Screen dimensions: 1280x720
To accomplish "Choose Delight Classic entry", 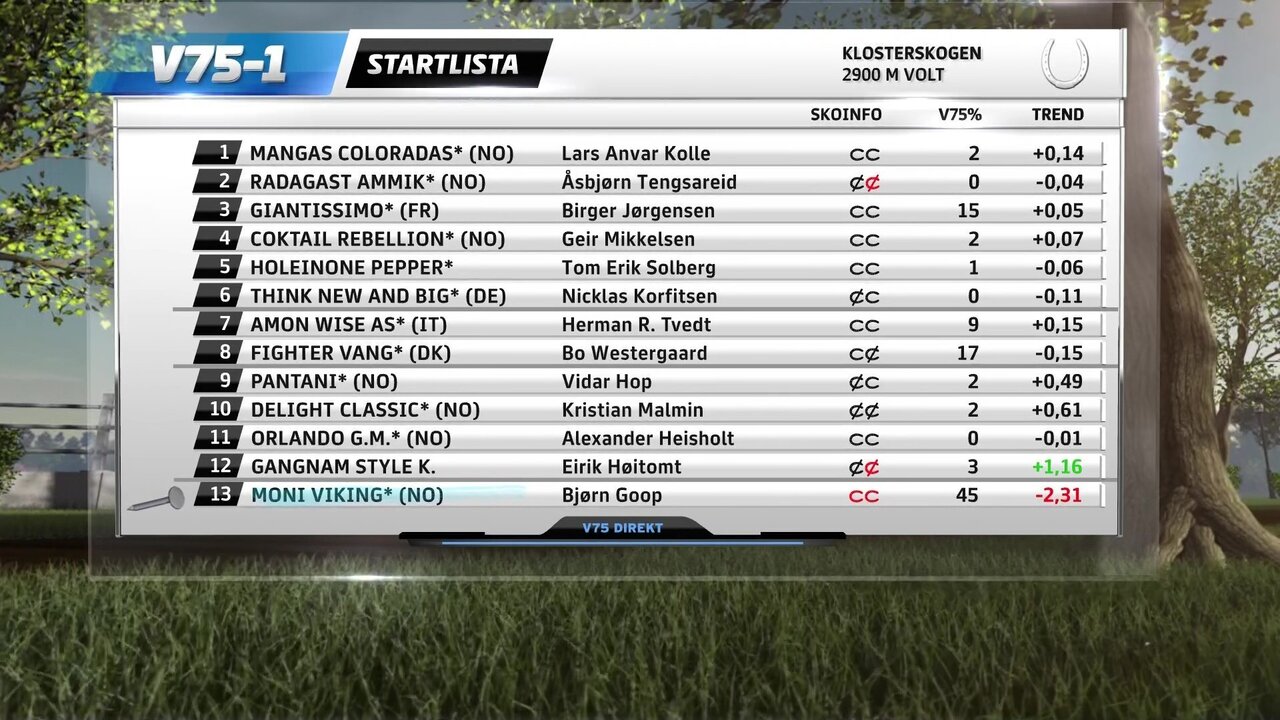I will point(365,410).
